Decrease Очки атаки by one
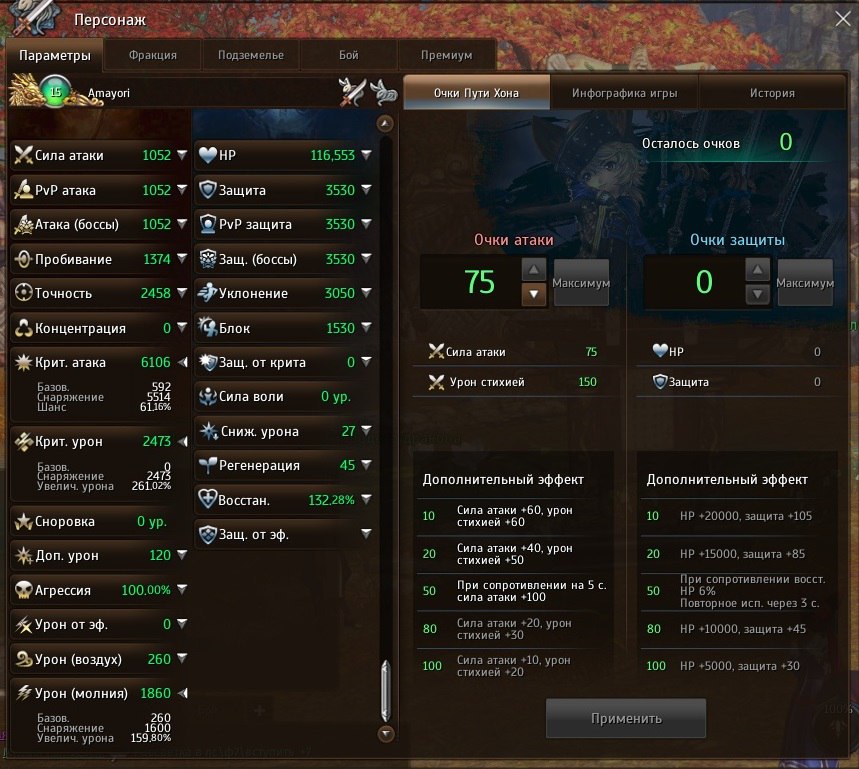This screenshot has width=859, height=769. [535, 295]
